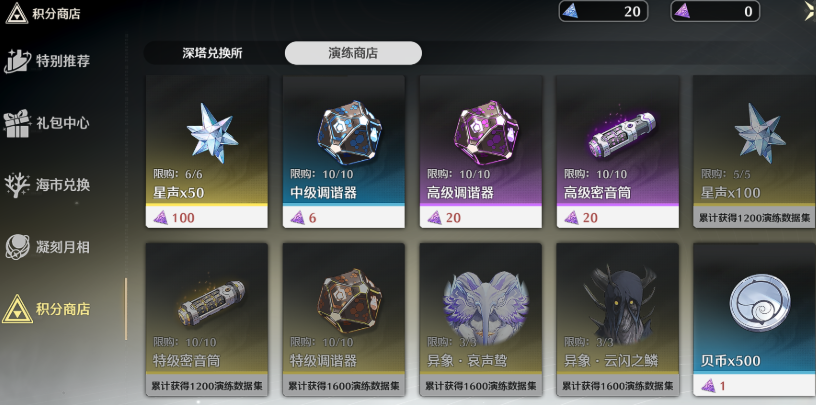This screenshot has height=405, width=816.
Task: Choose the 高级密音筒 item card
Action: 617,150
